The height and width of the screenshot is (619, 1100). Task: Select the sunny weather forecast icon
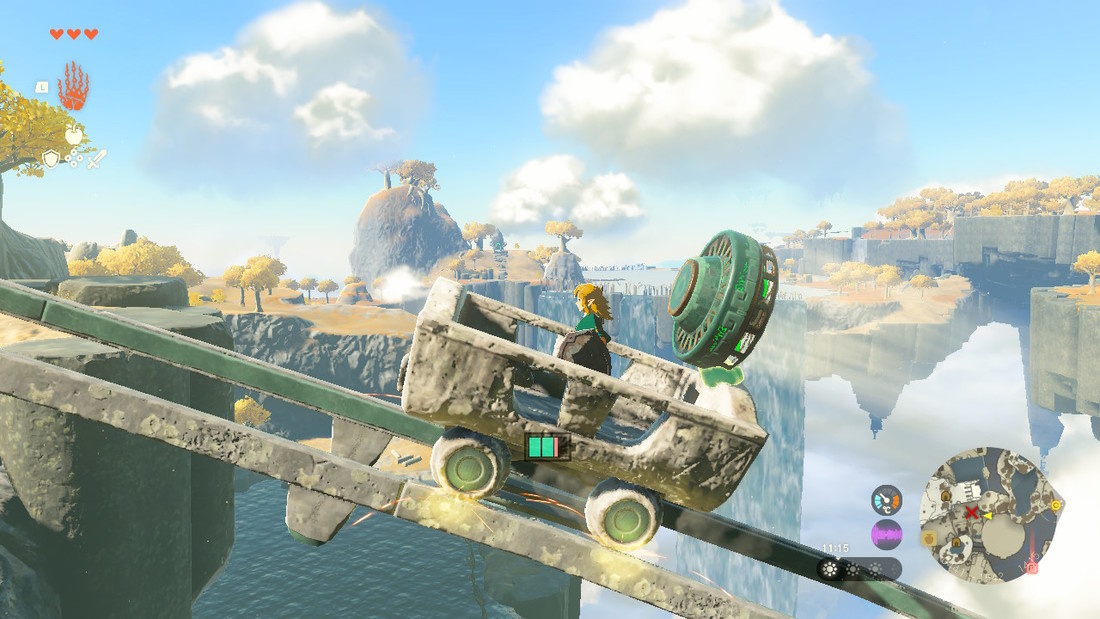[829, 569]
